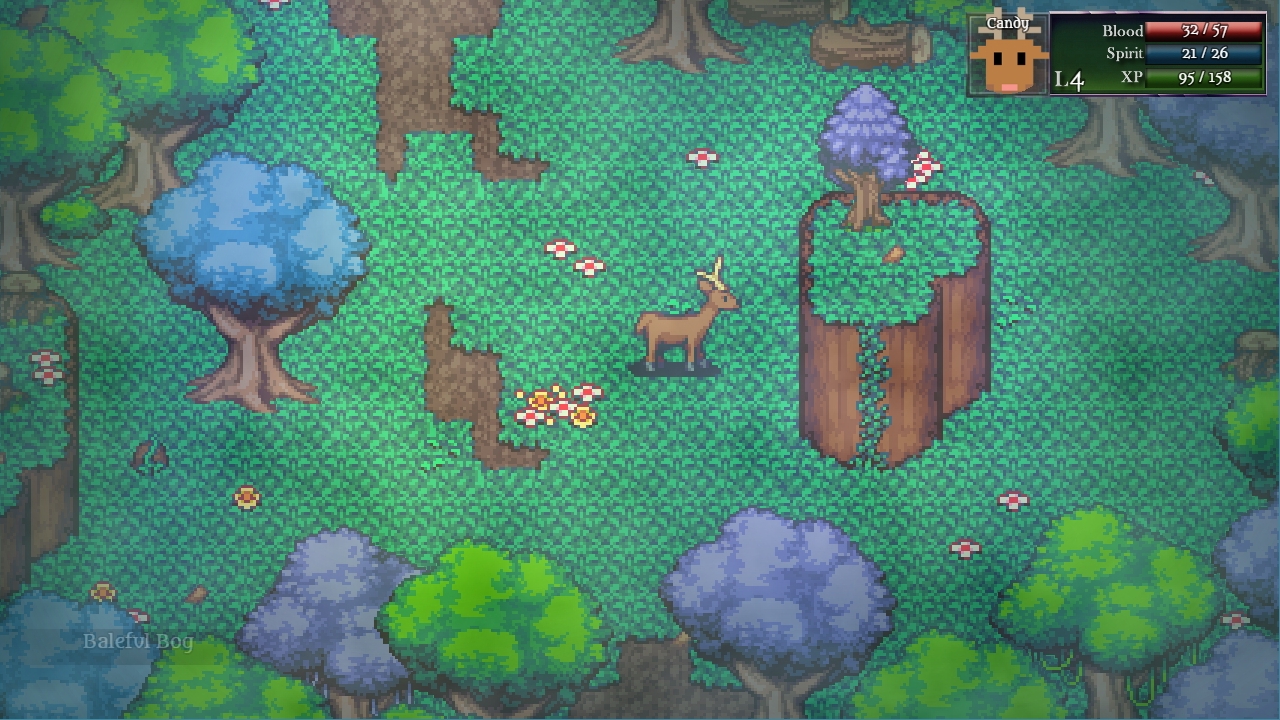Click the Spirit bar in the HUD

coord(1198,54)
